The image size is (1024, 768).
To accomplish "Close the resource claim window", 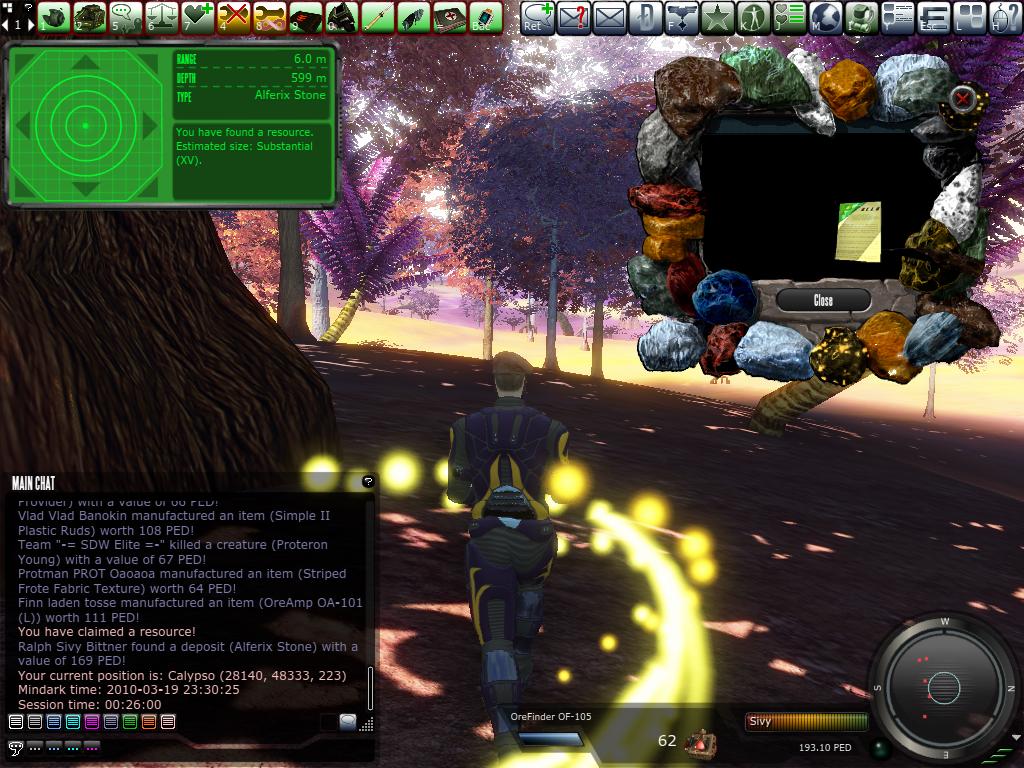I will click(x=822, y=300).
